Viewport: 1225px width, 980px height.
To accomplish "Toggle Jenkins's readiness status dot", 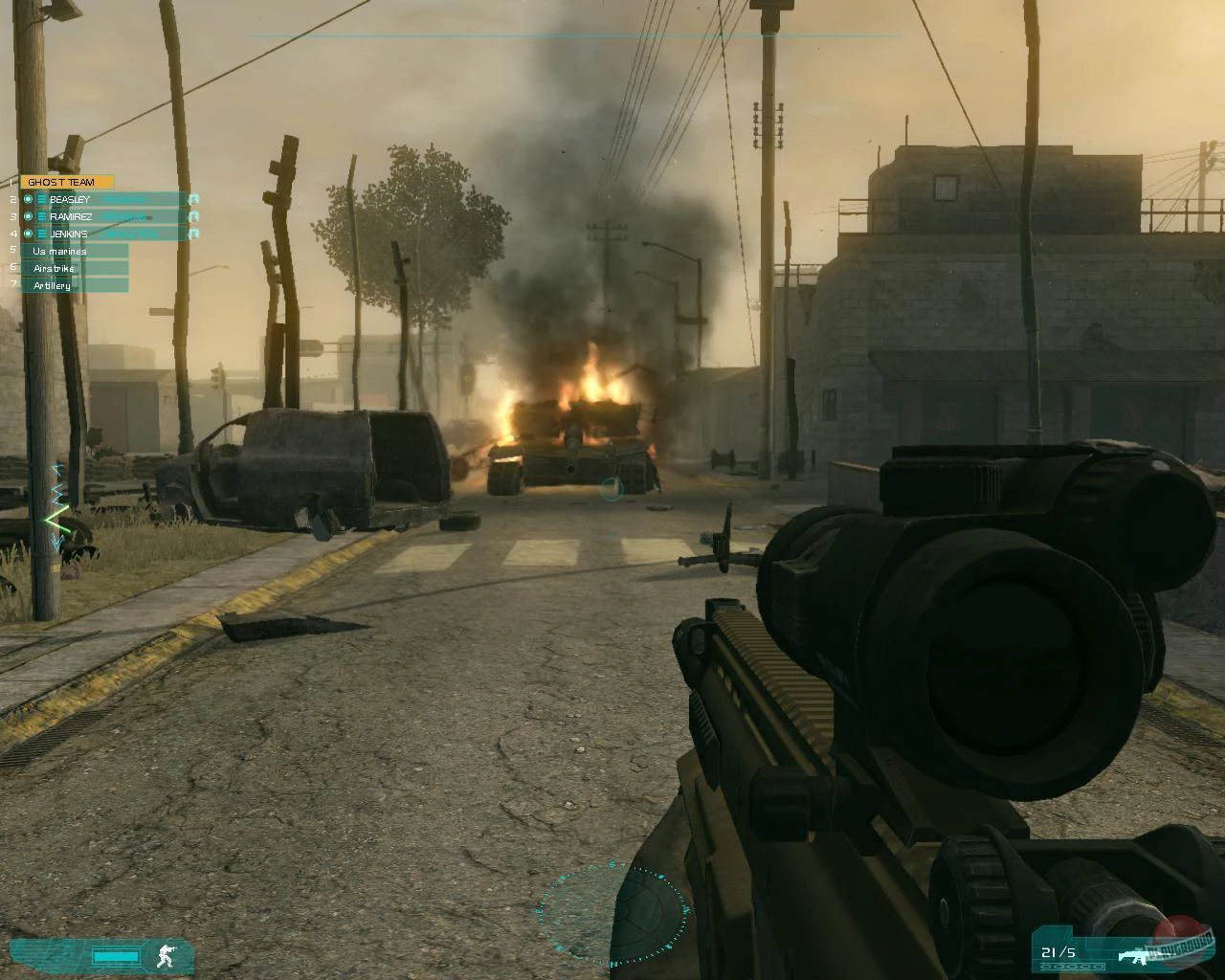I will (x=29, y=234).
